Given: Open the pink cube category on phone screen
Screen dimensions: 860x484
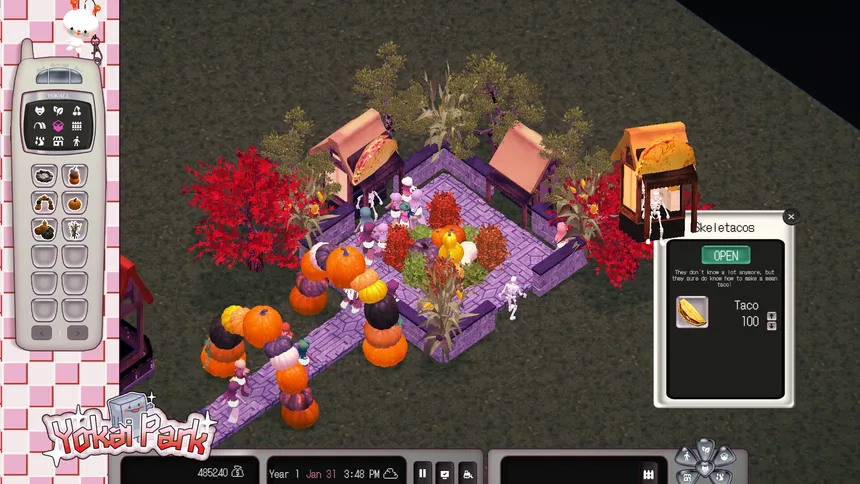Looking at the screenshot, I should tap(58, 126).
